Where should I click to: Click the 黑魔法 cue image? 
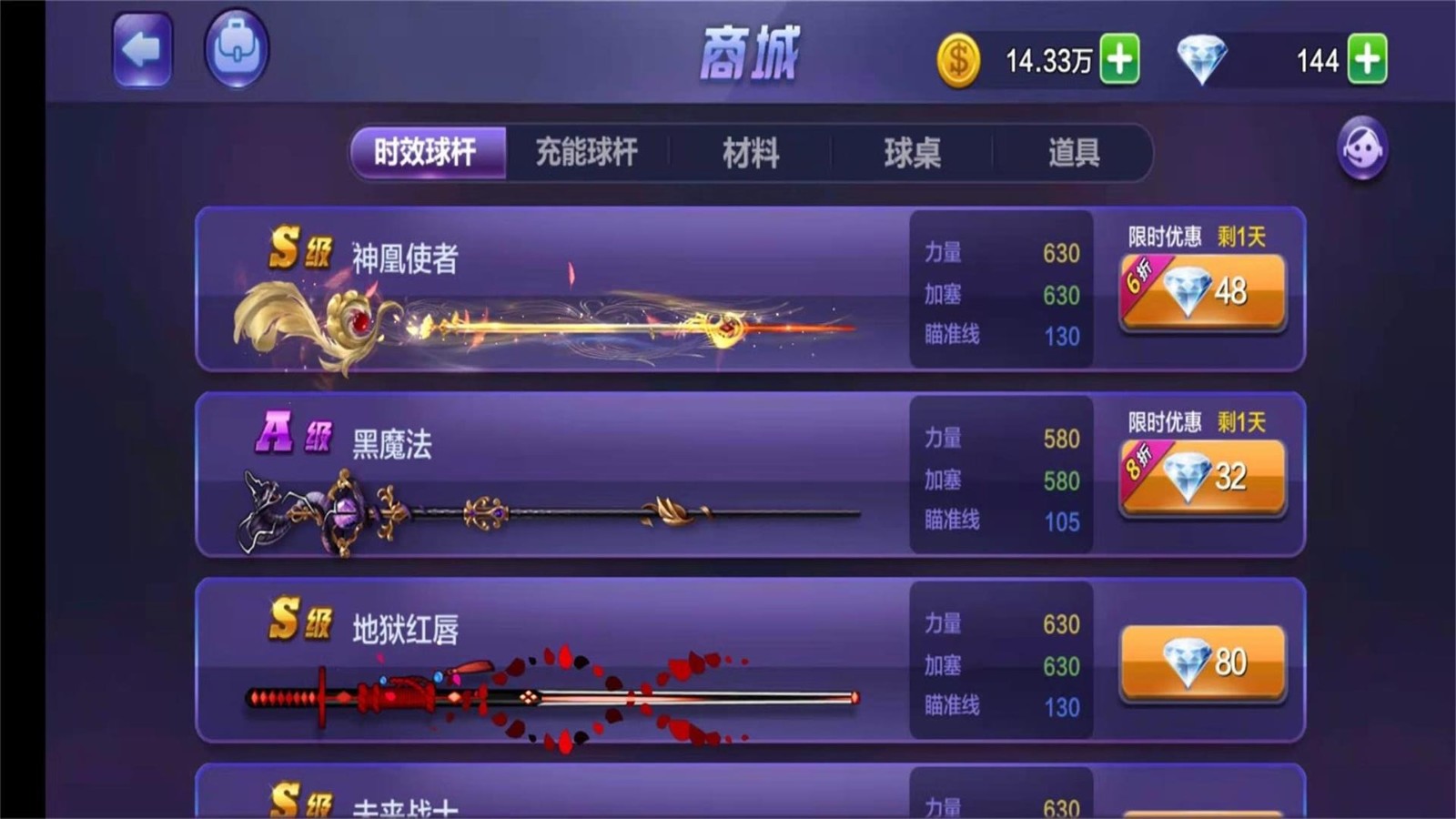[546, 510]
